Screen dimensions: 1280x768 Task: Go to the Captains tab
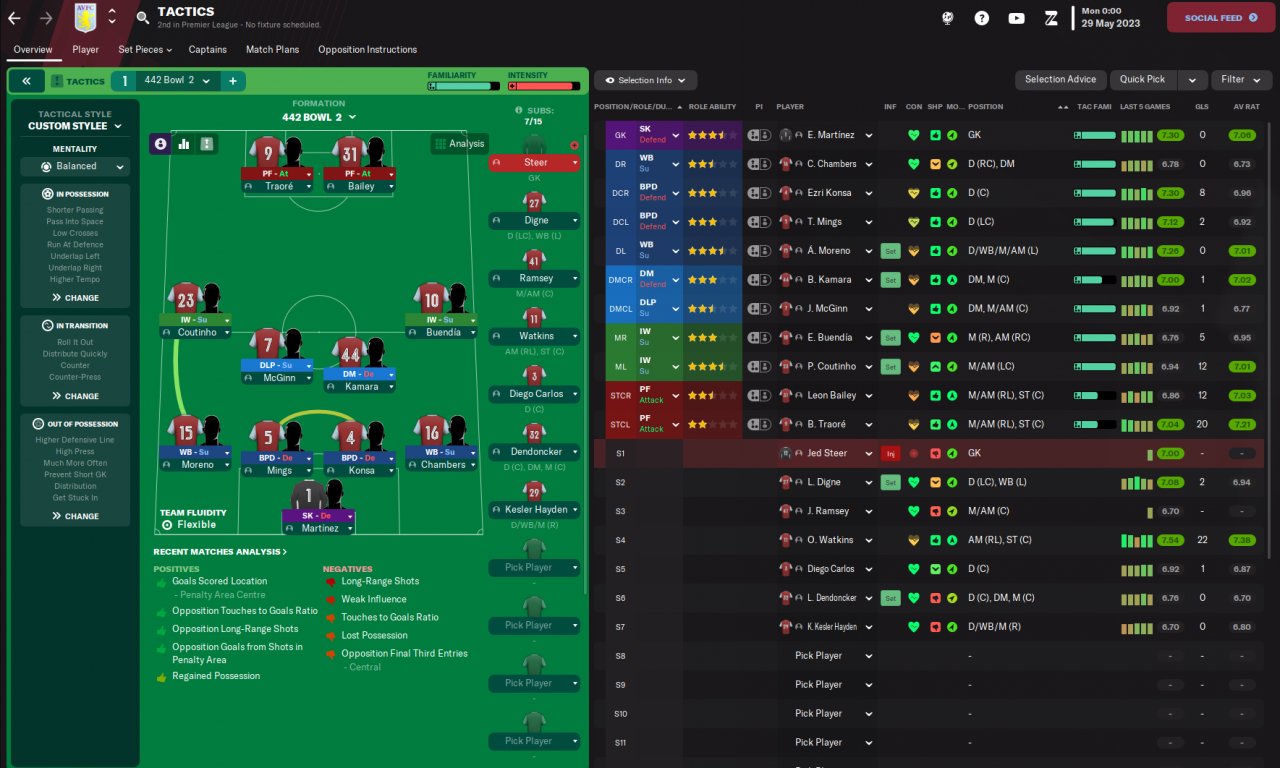click(x=208, y=49)
